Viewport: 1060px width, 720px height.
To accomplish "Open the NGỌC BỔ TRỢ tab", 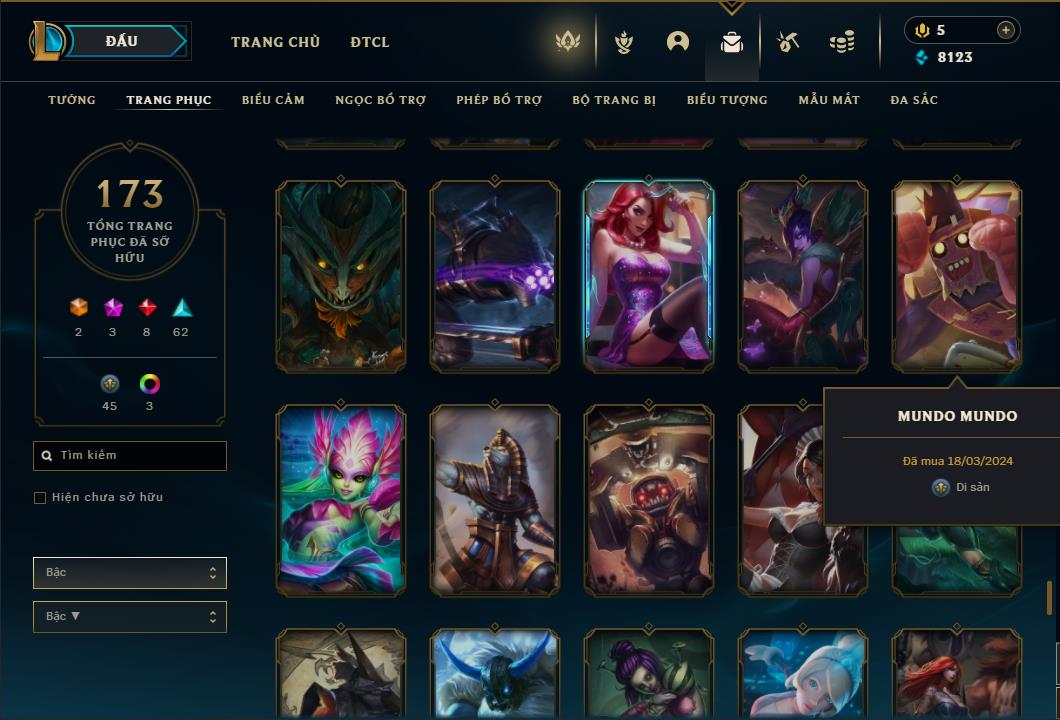I will 380,100.
